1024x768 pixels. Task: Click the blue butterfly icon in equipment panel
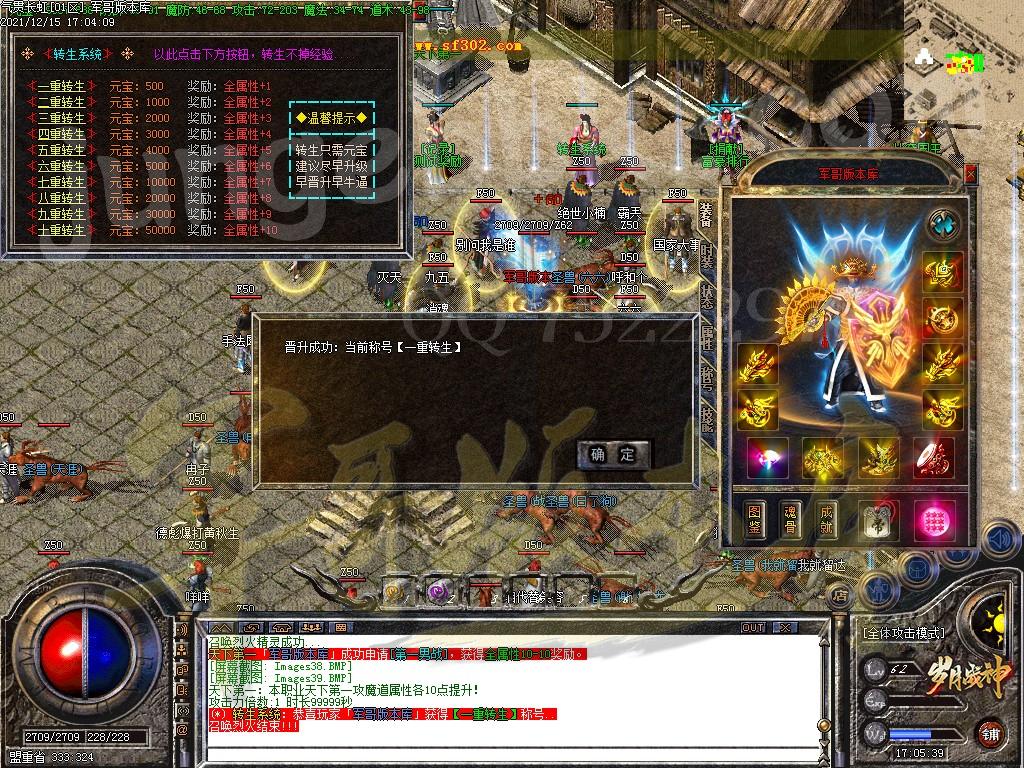point(943,224)
